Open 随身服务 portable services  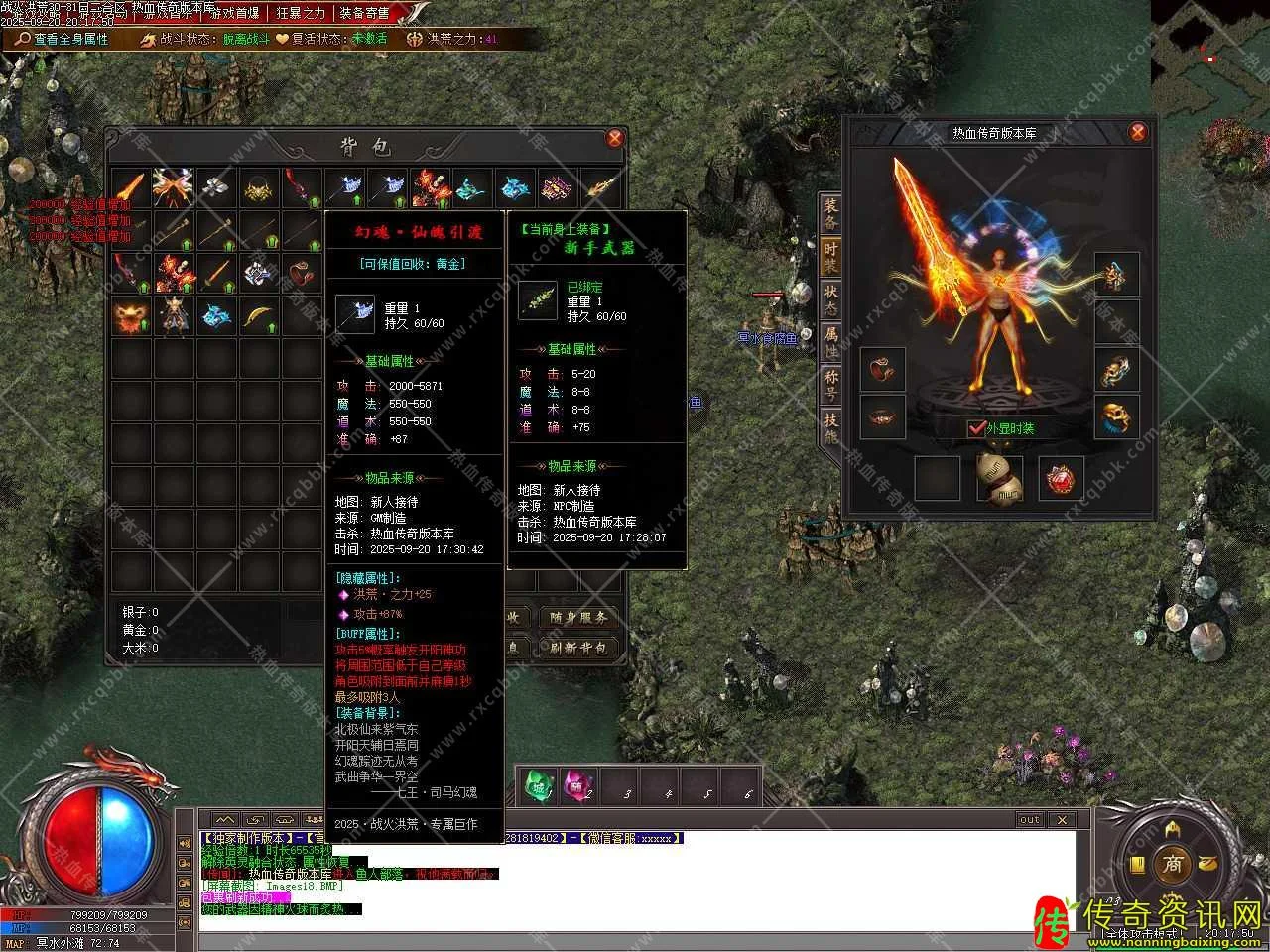tap(577, 617)
